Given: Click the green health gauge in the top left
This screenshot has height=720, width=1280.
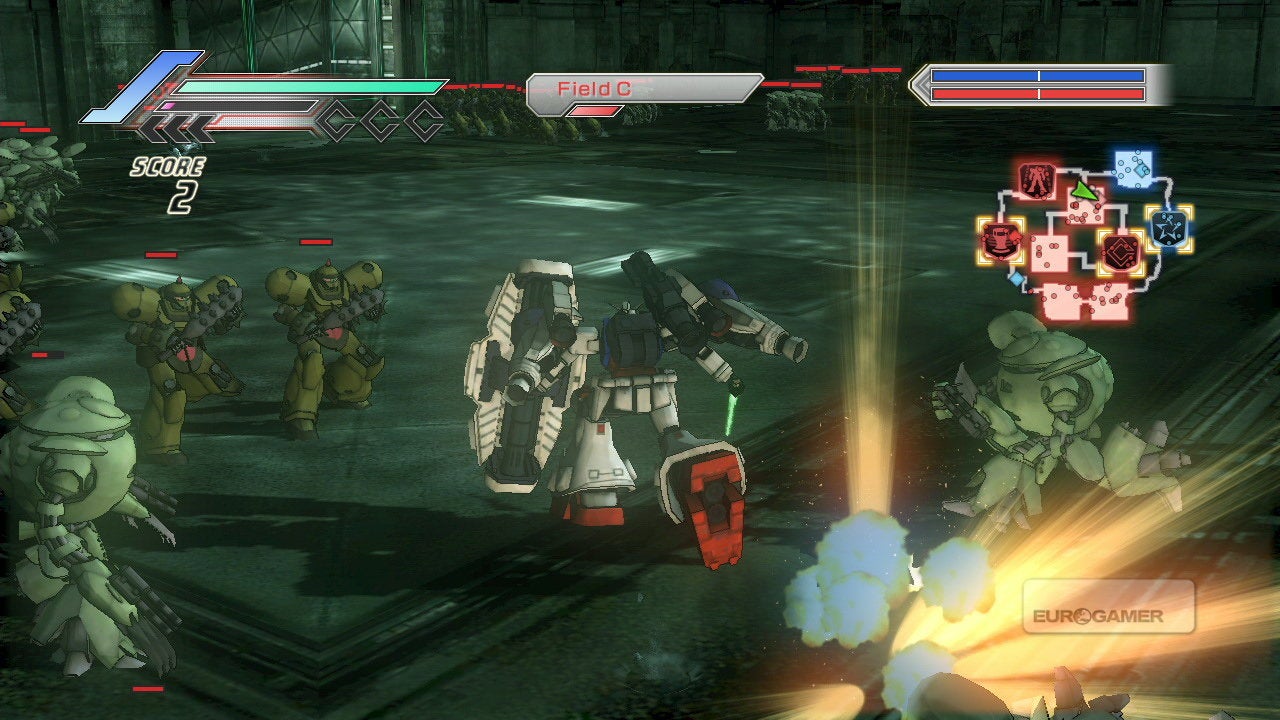Looking at the screenshot, I should click(300, 88).
